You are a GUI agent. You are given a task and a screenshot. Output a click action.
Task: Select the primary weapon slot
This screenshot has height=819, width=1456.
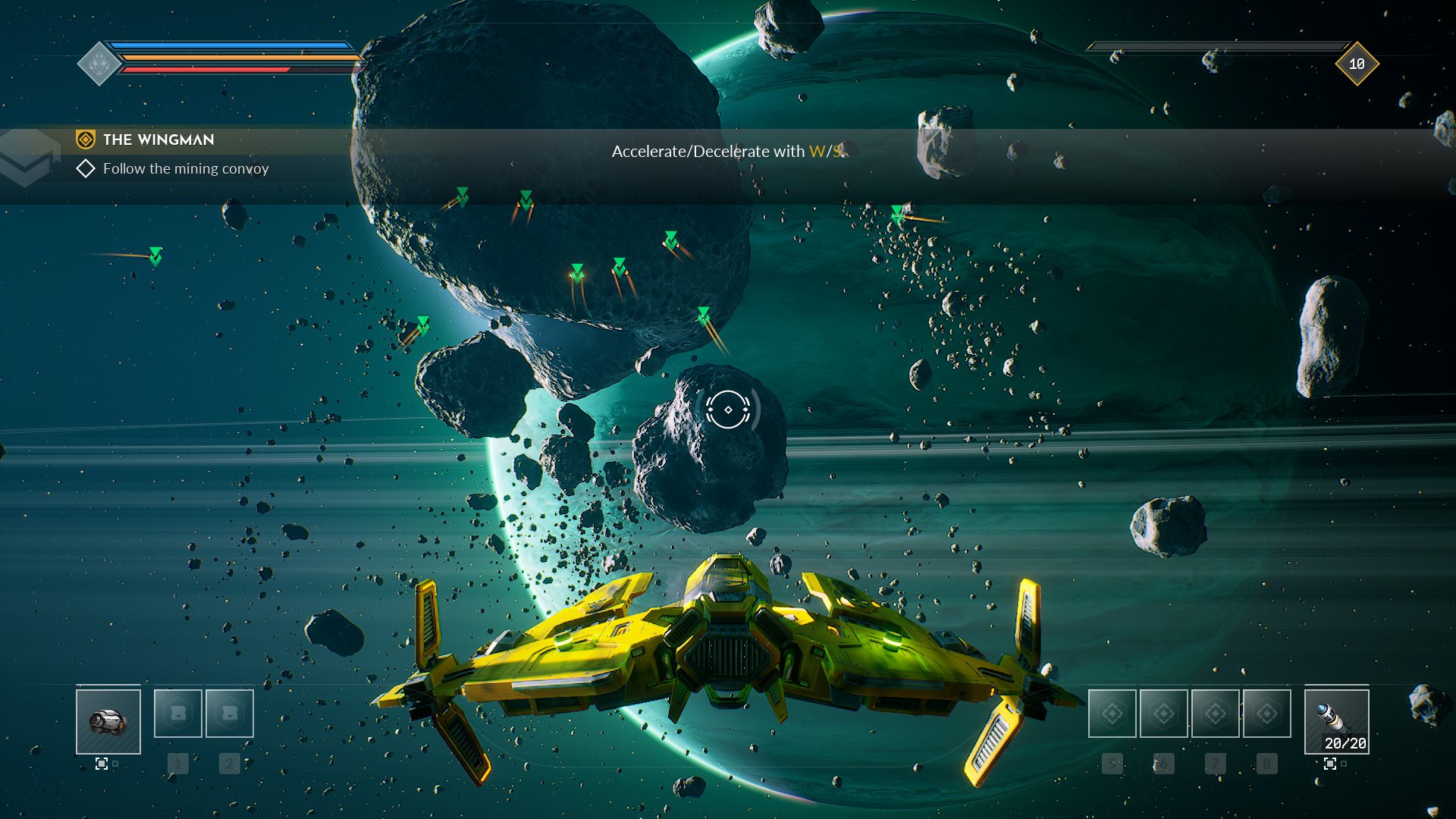pyautogui.click(x=108, y=721)
